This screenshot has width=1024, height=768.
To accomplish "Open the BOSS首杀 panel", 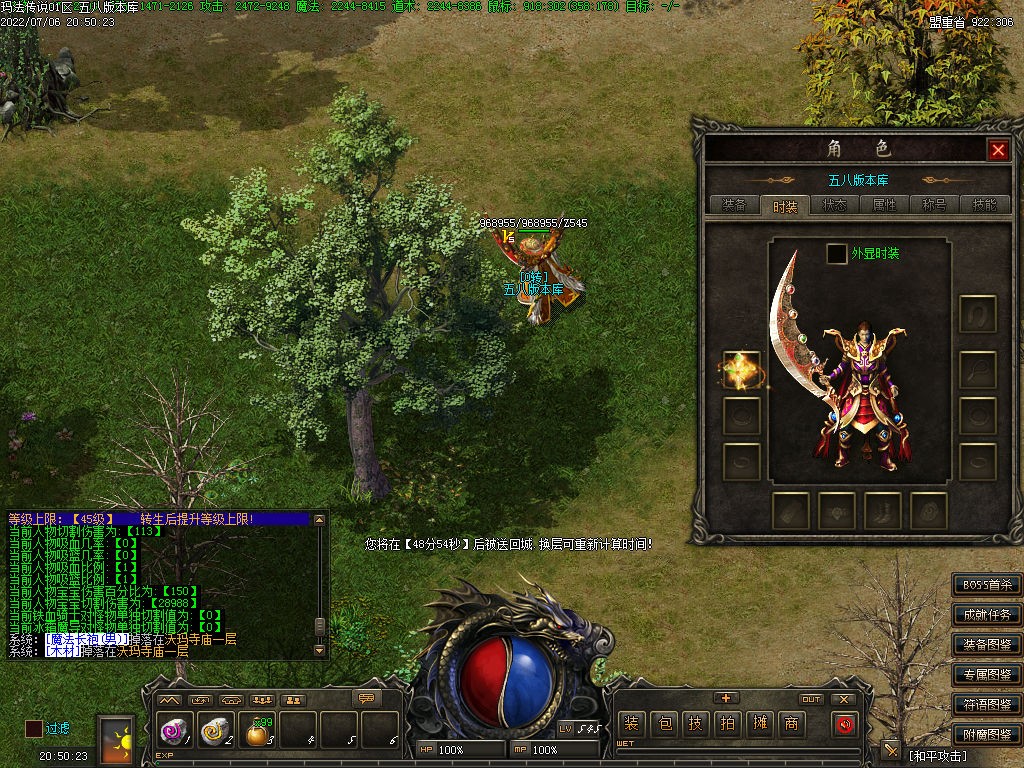I will (x=987, y=585).
